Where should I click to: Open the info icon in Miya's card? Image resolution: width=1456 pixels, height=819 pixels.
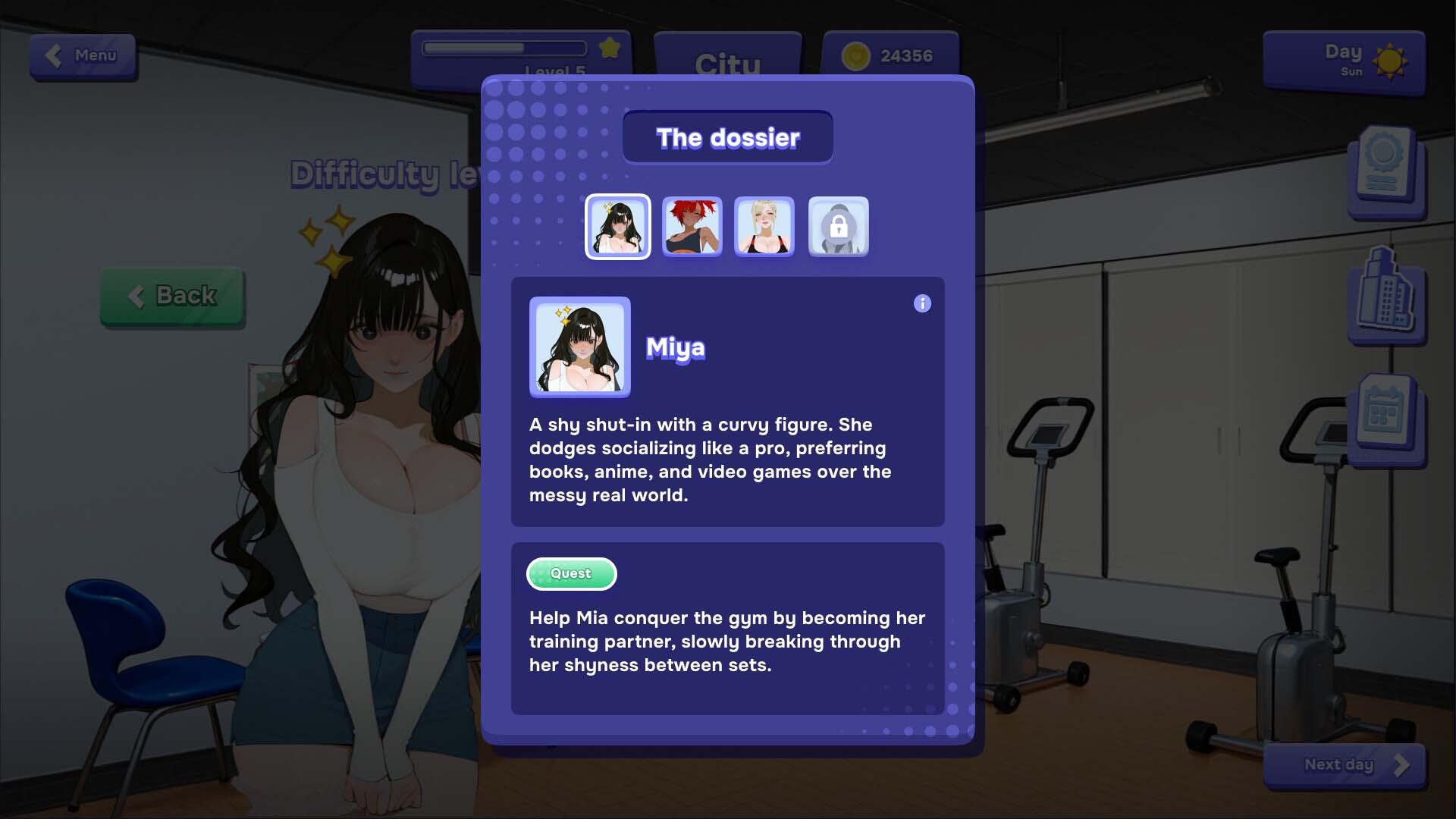point(922,304)
